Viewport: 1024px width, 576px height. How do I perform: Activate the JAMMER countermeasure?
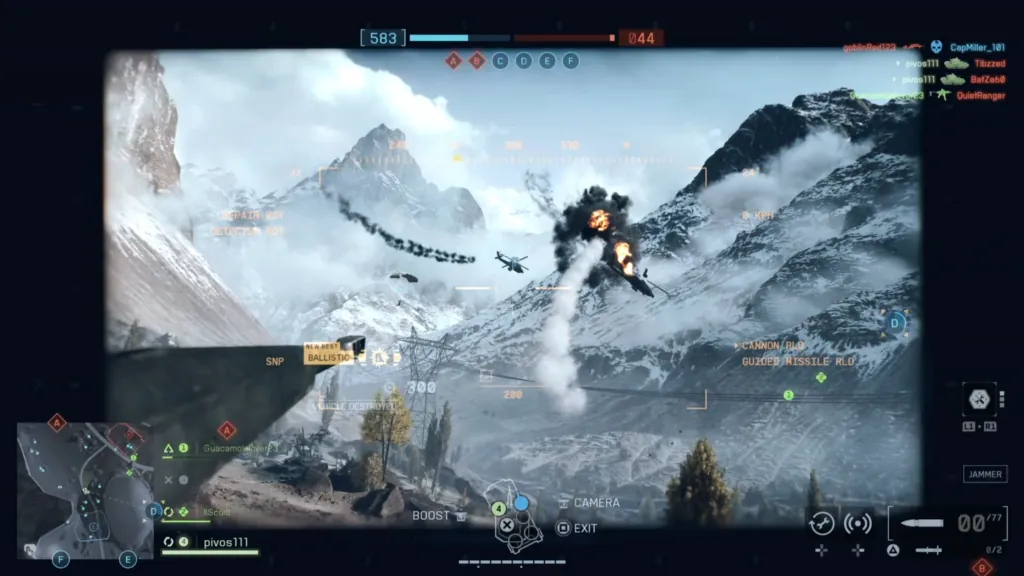[985, 474]
